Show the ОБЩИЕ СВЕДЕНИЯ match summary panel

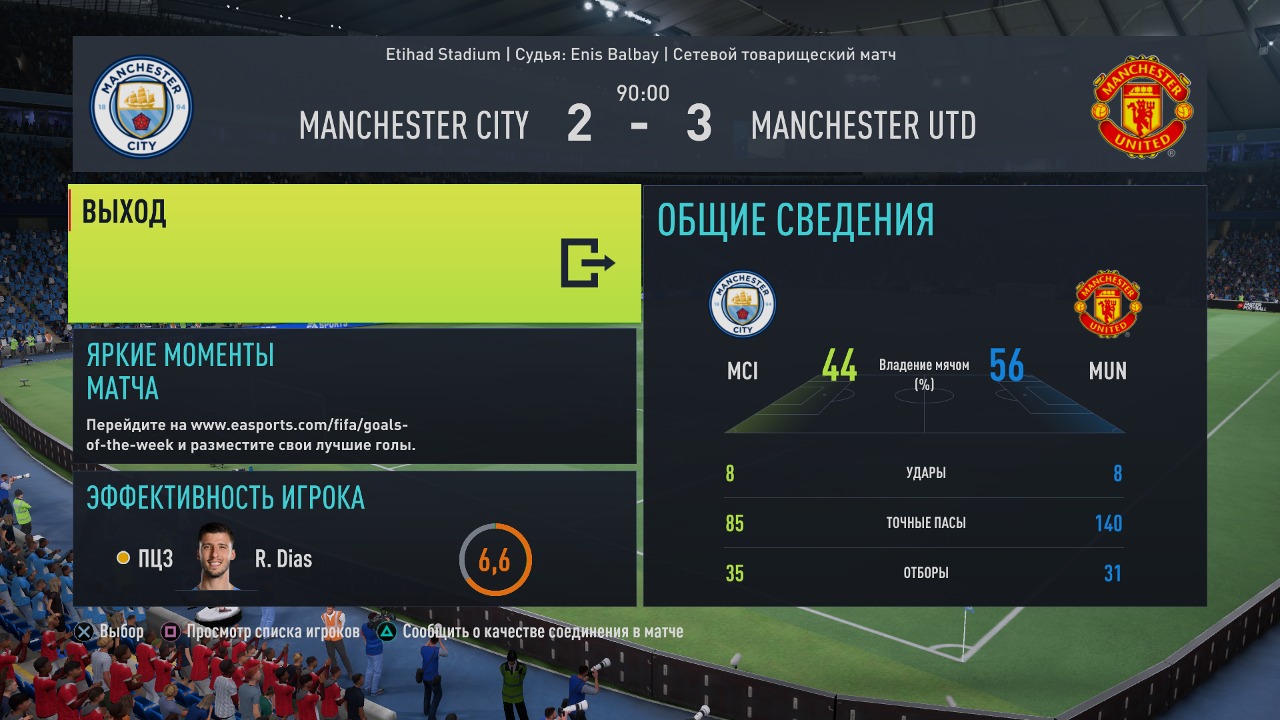(924, 395)
